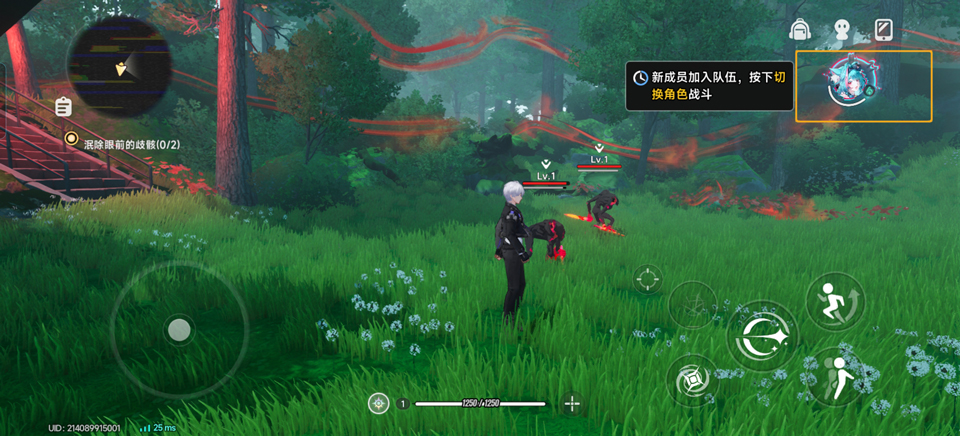Select the quest objective 泯除眼前的歧骸
Screen dimensions: 960x436
coord(125,144)
